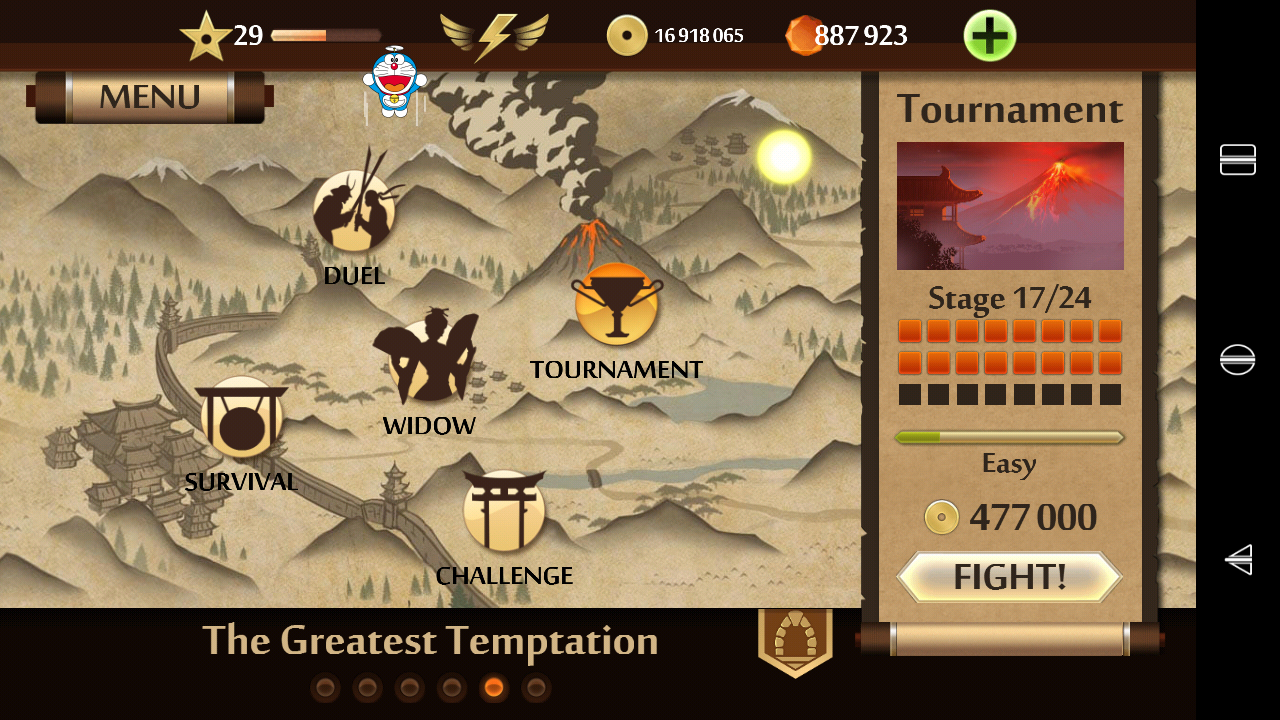Tap the level star icon
Image resolution: width=1280 pixels, height=720 pixels.
click(x=205, y=37)
